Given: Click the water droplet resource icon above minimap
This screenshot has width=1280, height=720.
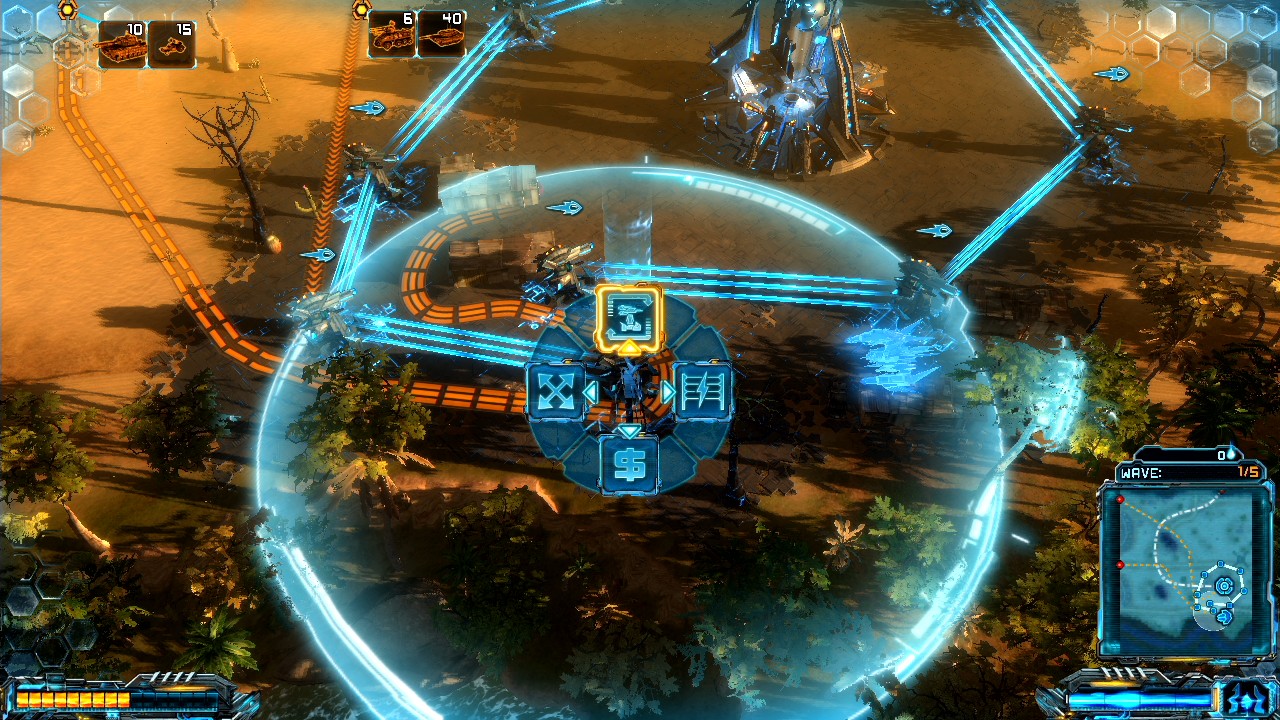Looking at the screenshot, I should 1231,455.
